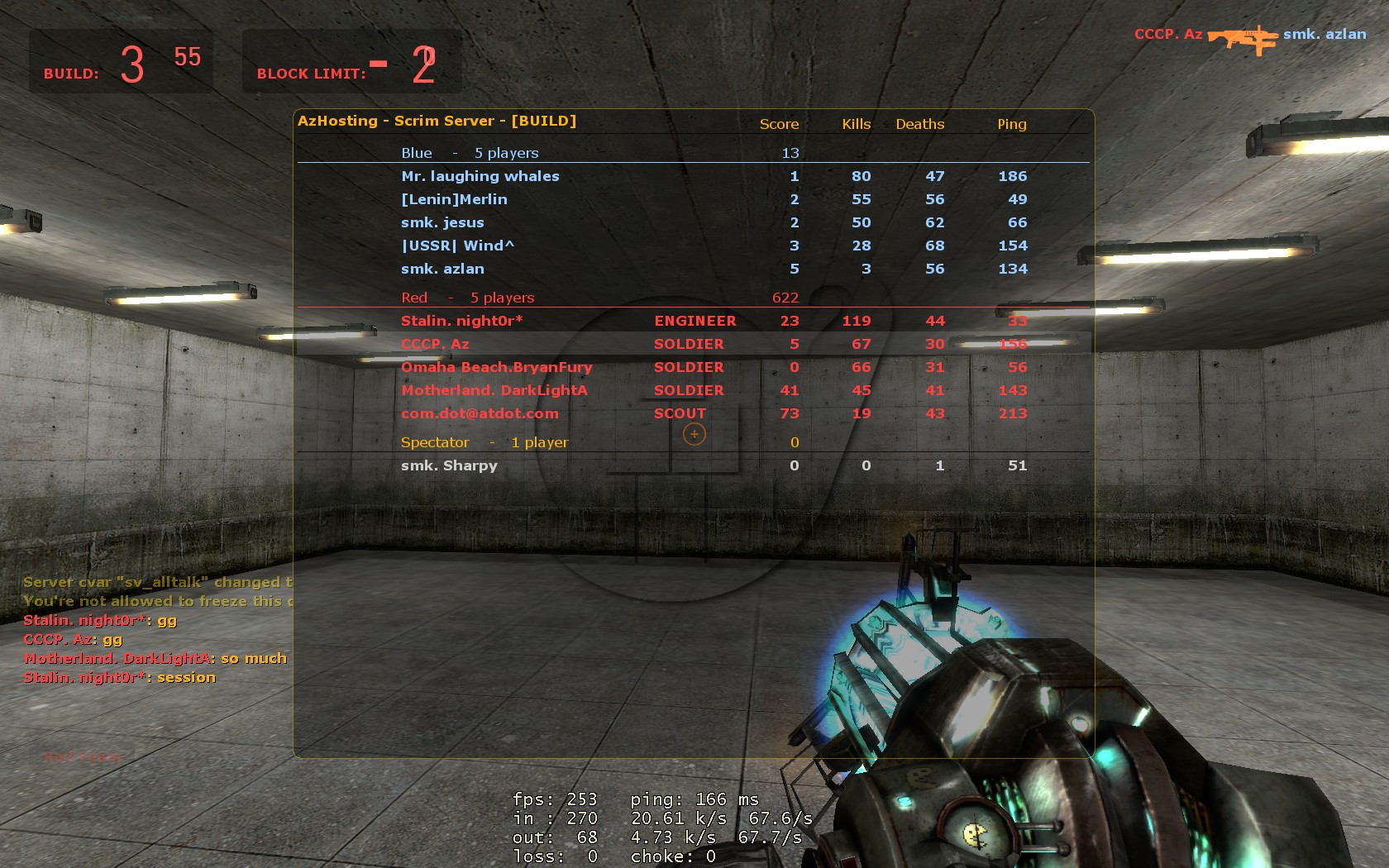Pick the [Lenin]Merlin player row

454,199
